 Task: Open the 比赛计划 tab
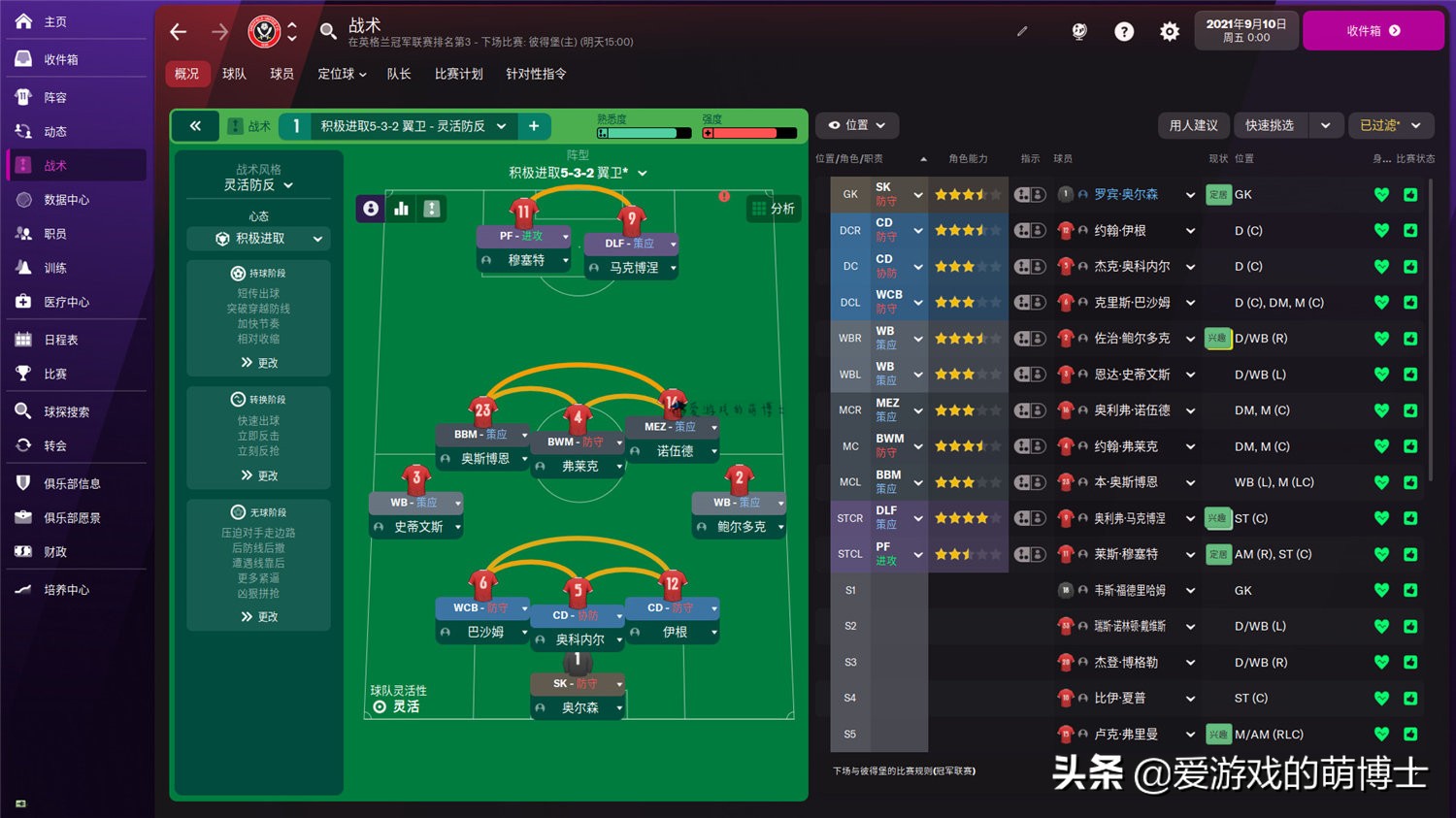[x=458, y=74]
